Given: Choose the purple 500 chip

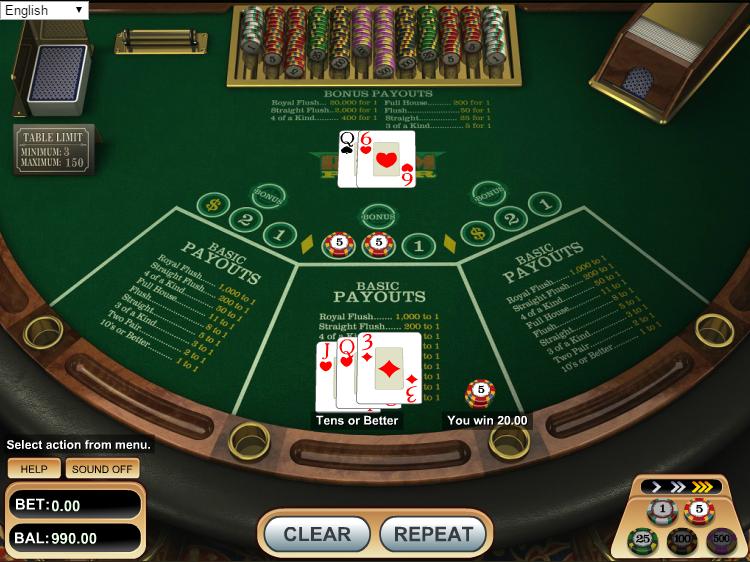Looking at the screenshot, I should 720,541.
